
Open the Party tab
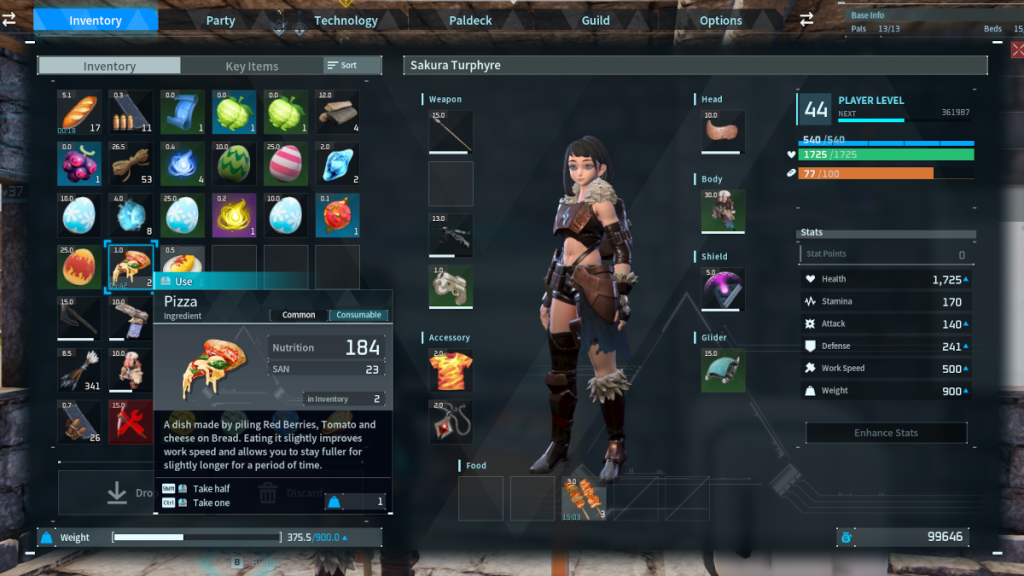coord(221,20)
